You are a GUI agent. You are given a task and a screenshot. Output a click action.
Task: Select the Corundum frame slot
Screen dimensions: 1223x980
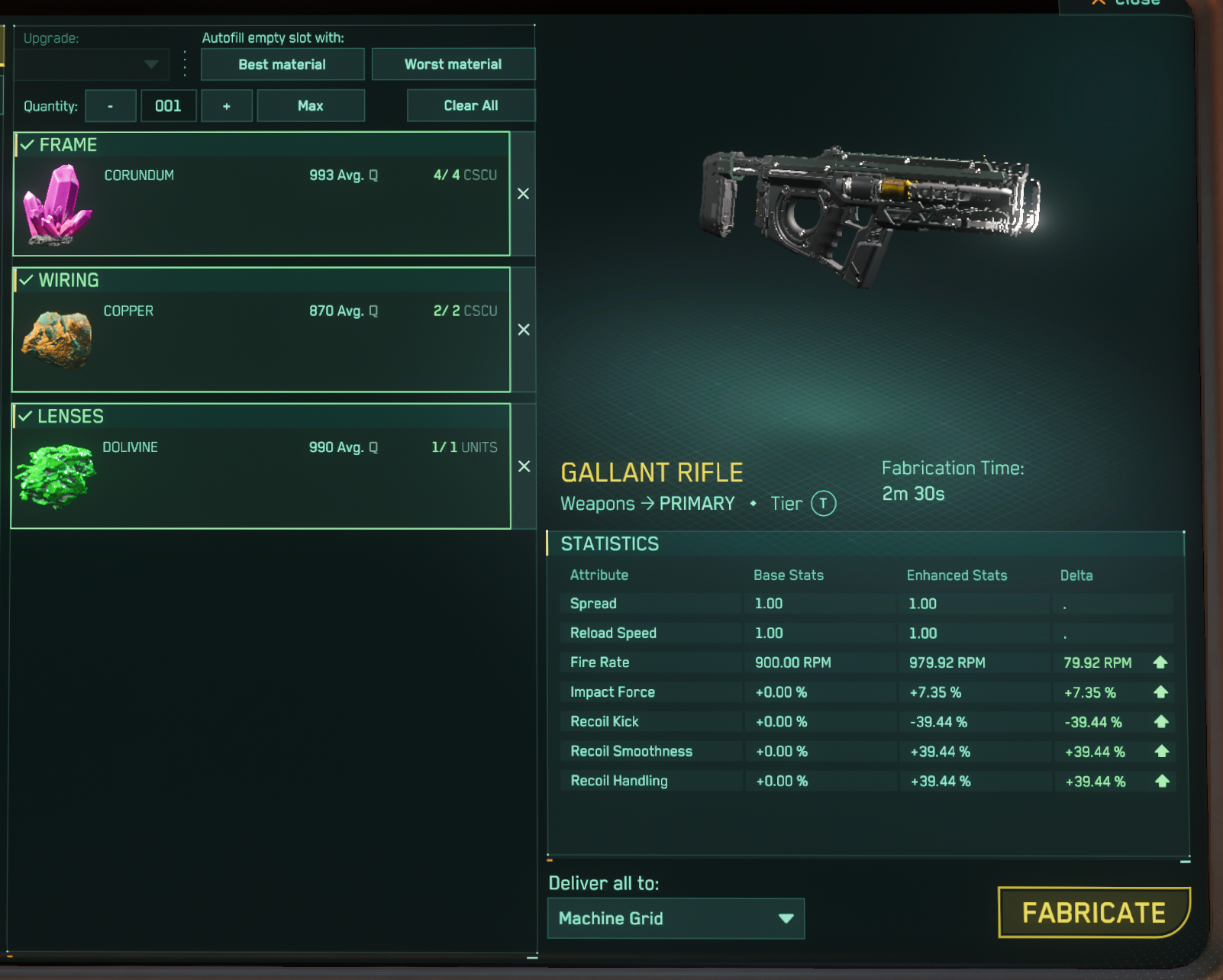[x=261, y=195]
